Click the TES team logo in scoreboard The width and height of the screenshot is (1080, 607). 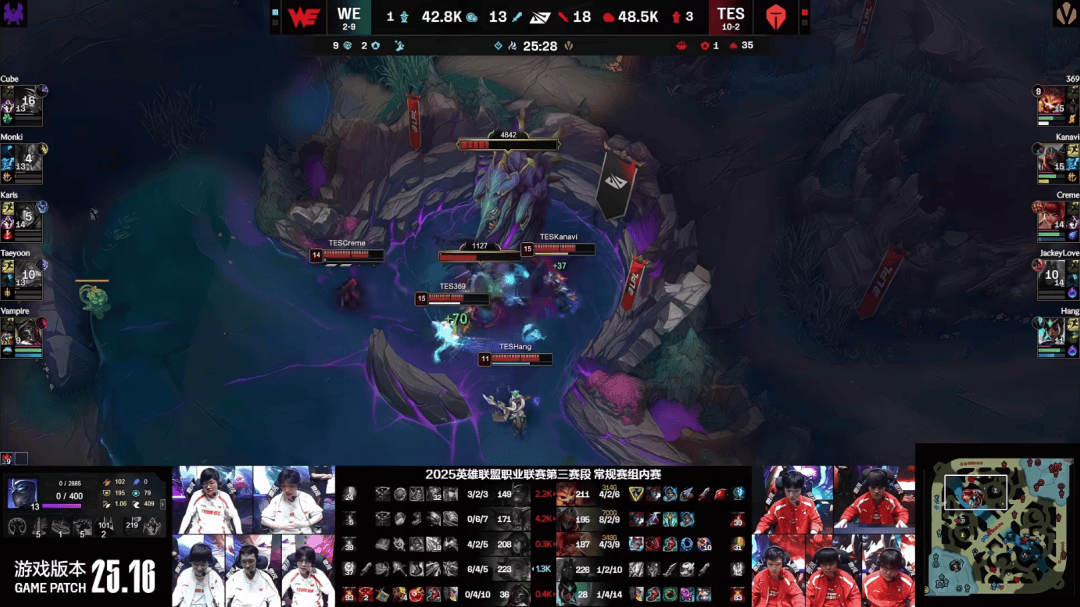tap(776, 17)
